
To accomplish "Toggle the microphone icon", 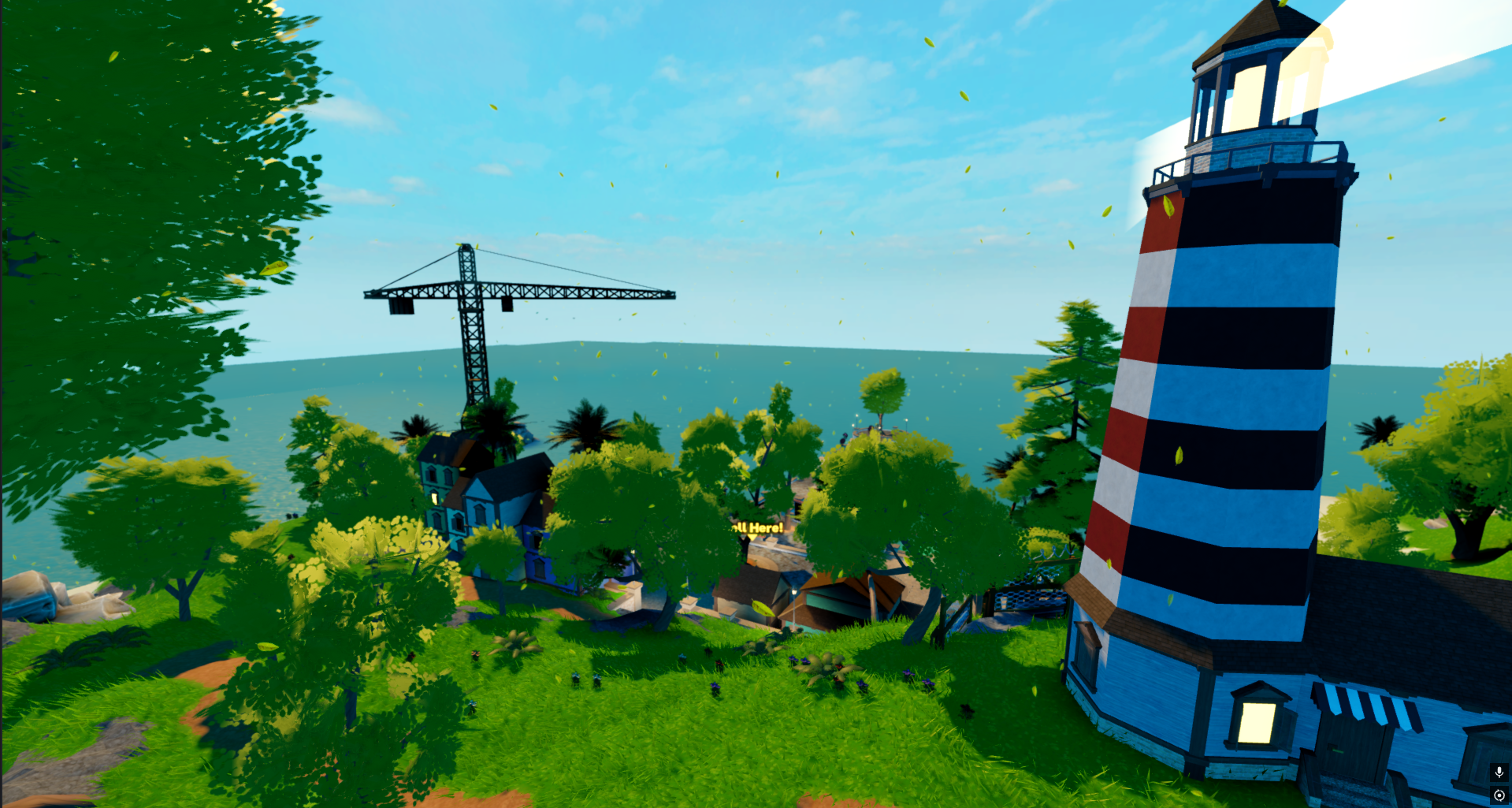I will [x=1499, y=773].
